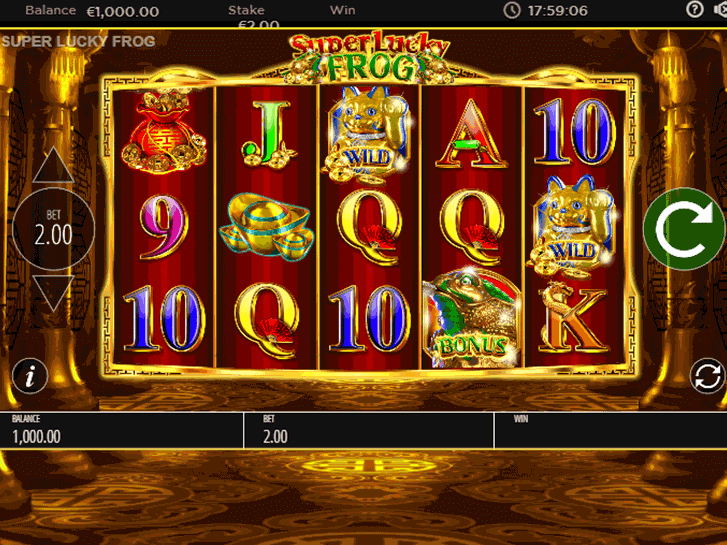The width and height of the screenshot is (727, 545).
Task: Activate the autoplay circular arrows button
Action: [707, 376]
